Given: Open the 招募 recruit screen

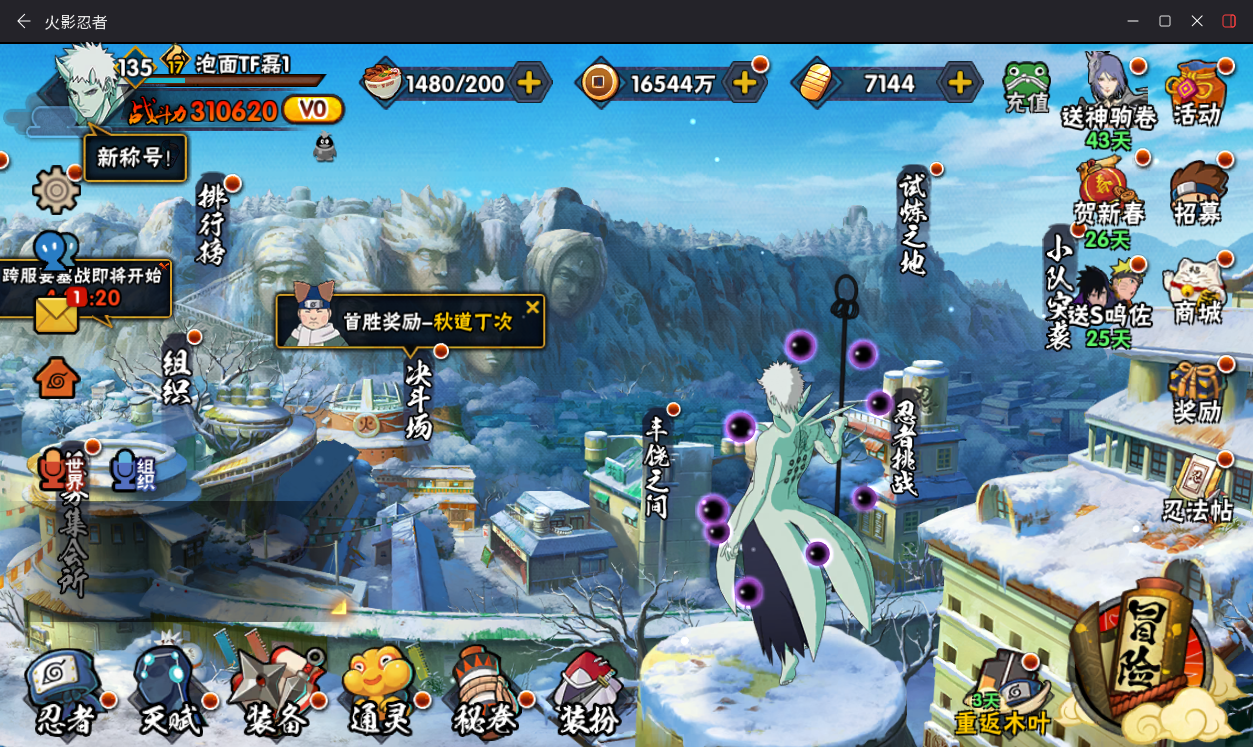Looking at the screenshot, I should pyautogui.click(x=1198, y=193).
